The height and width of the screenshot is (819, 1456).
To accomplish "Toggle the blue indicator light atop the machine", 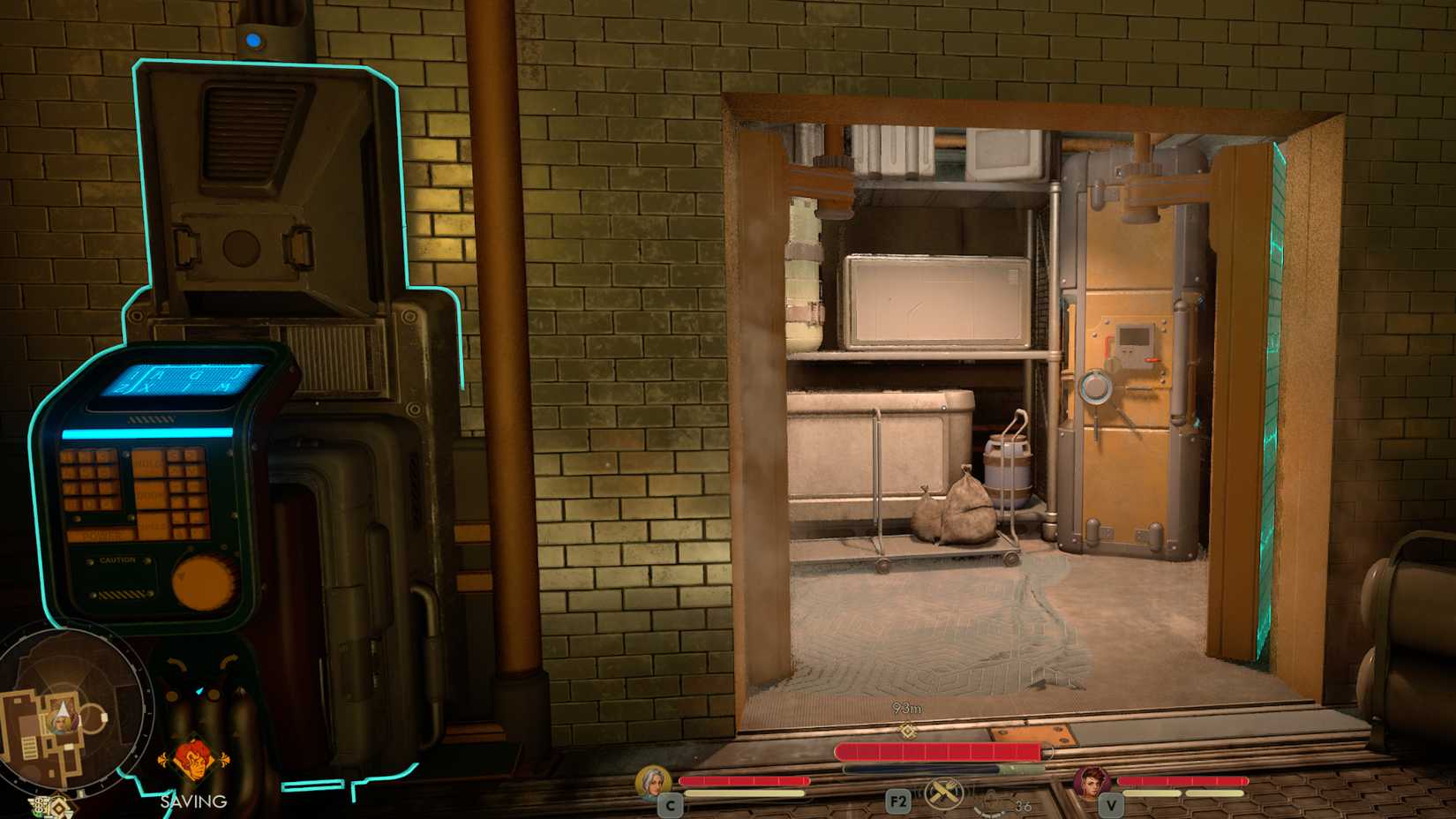I will (x=253, y=39).
